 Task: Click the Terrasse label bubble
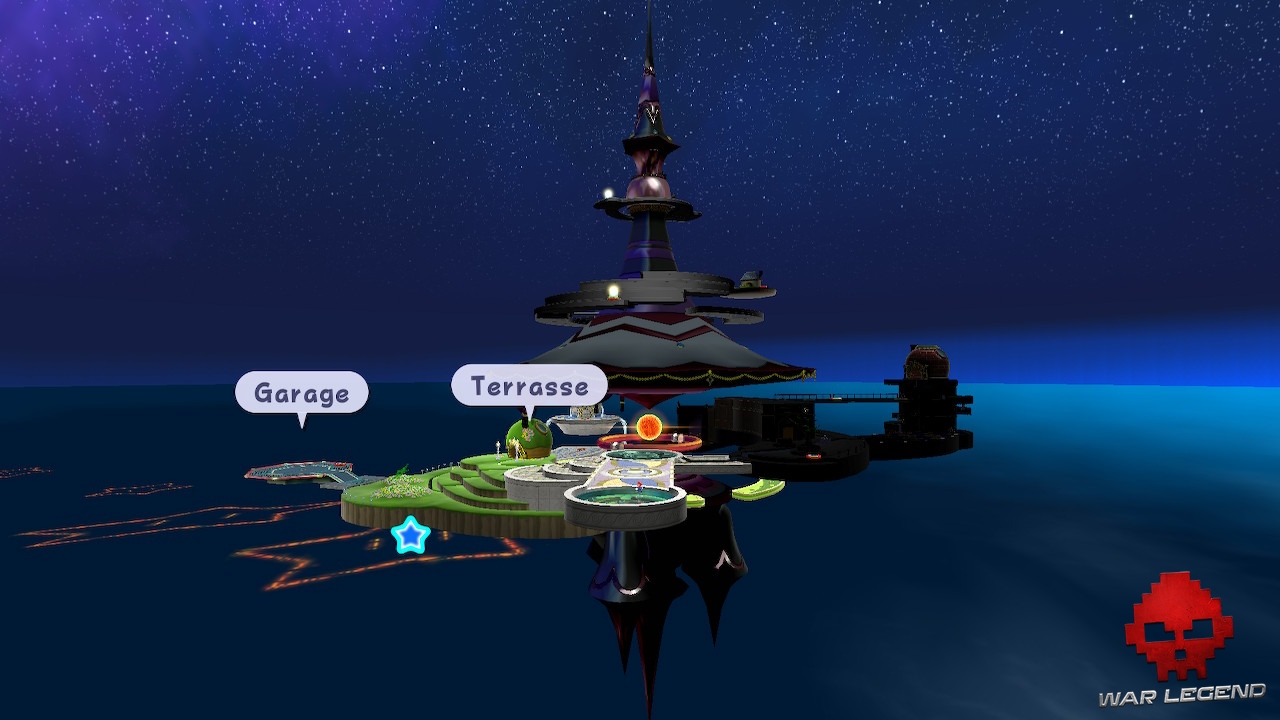[x=529, y=385]
